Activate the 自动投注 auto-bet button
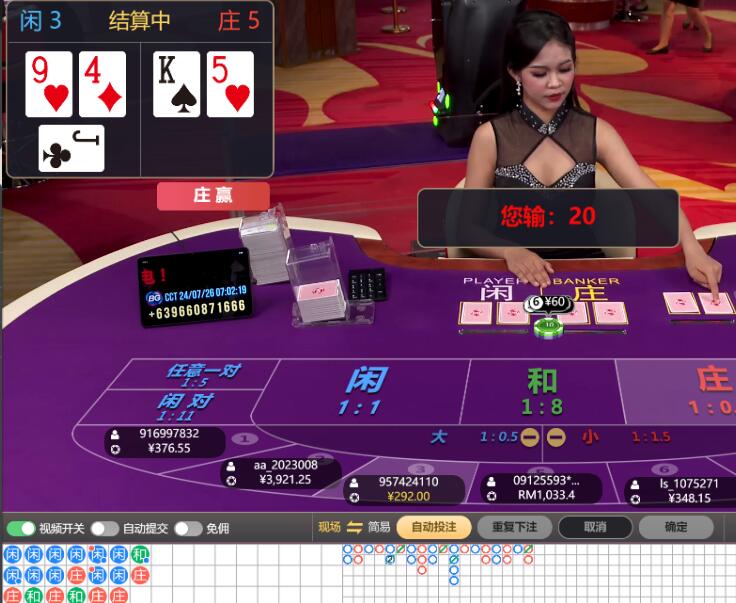The image size is (736, 603). 433,527
